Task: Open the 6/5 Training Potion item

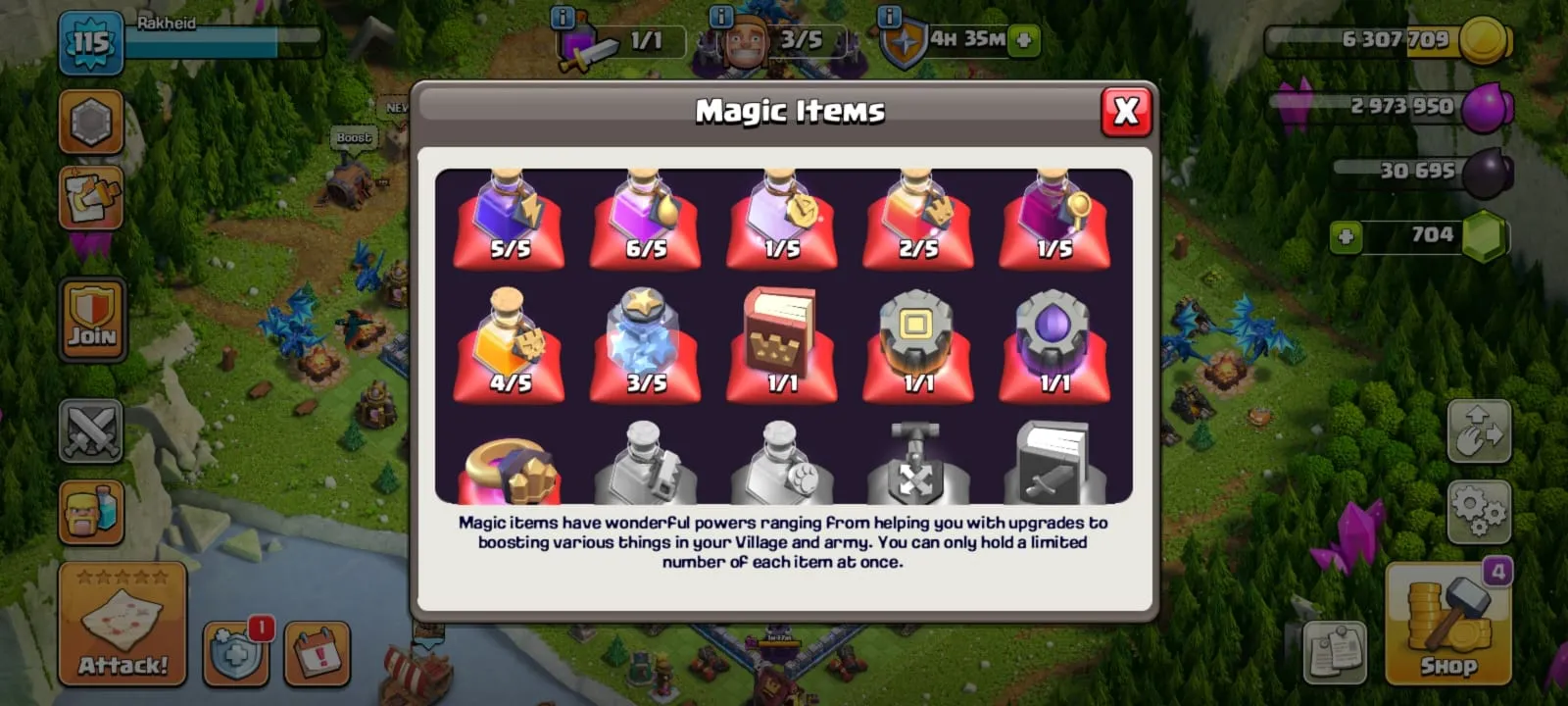Action: tap(645, 221)
